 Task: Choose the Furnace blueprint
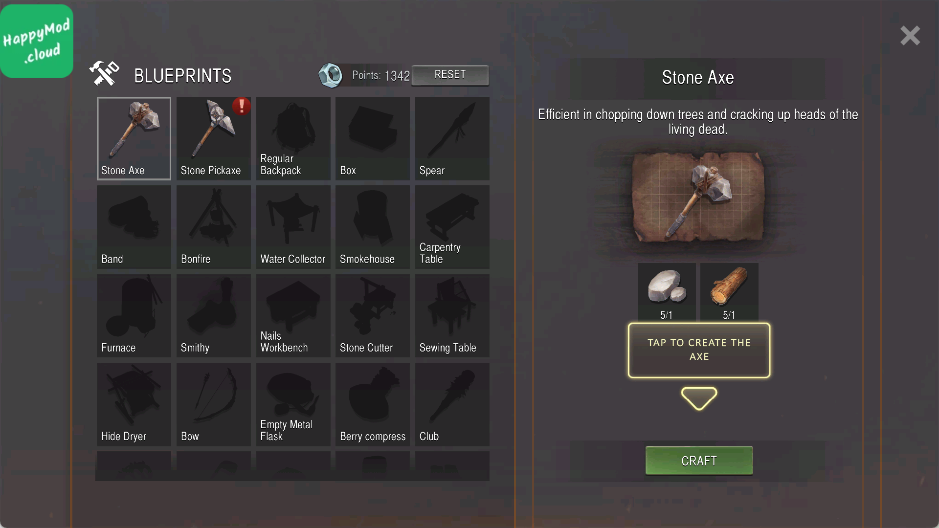(x=134, y=316)
